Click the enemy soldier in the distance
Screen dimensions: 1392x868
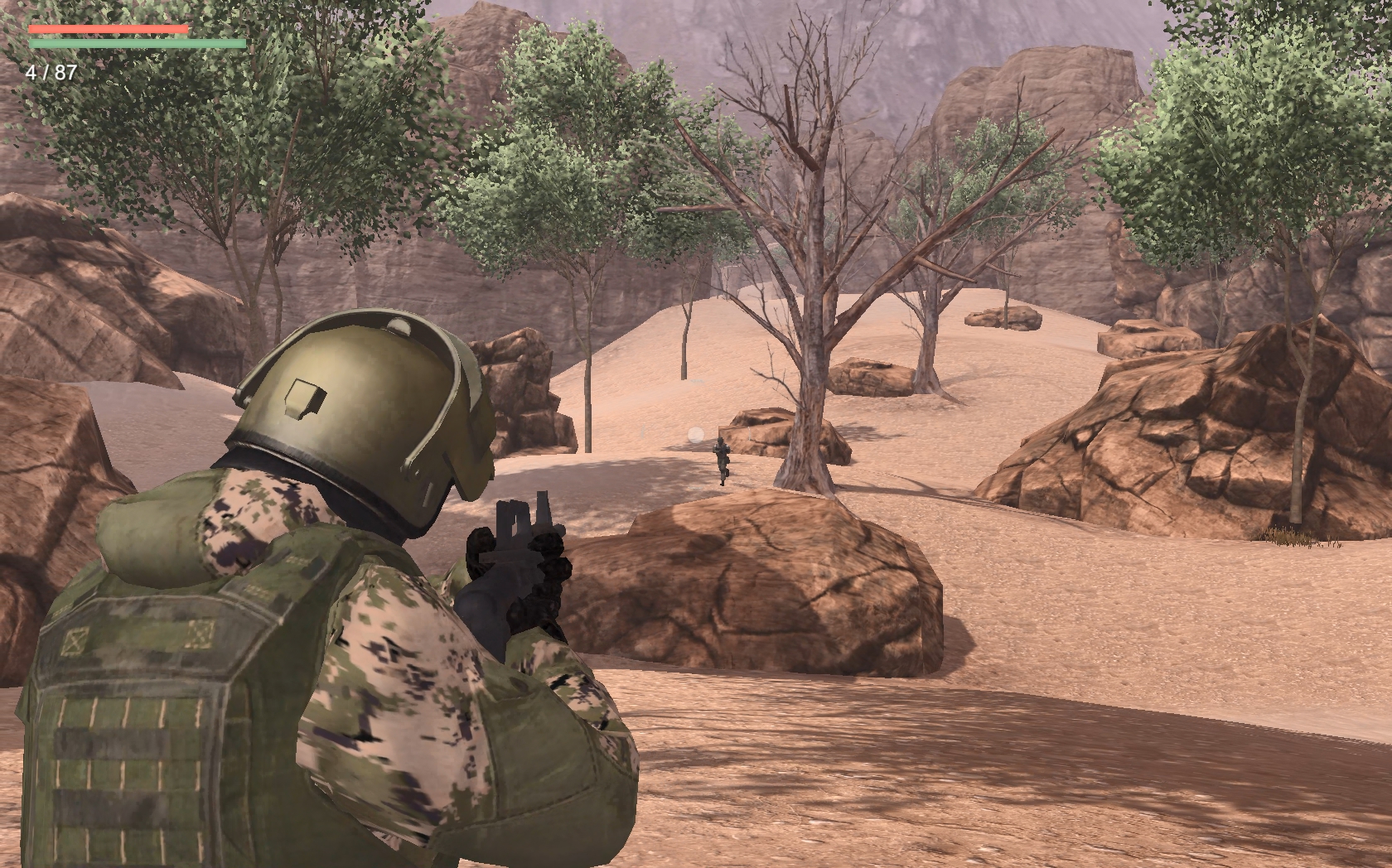[721, 456]
